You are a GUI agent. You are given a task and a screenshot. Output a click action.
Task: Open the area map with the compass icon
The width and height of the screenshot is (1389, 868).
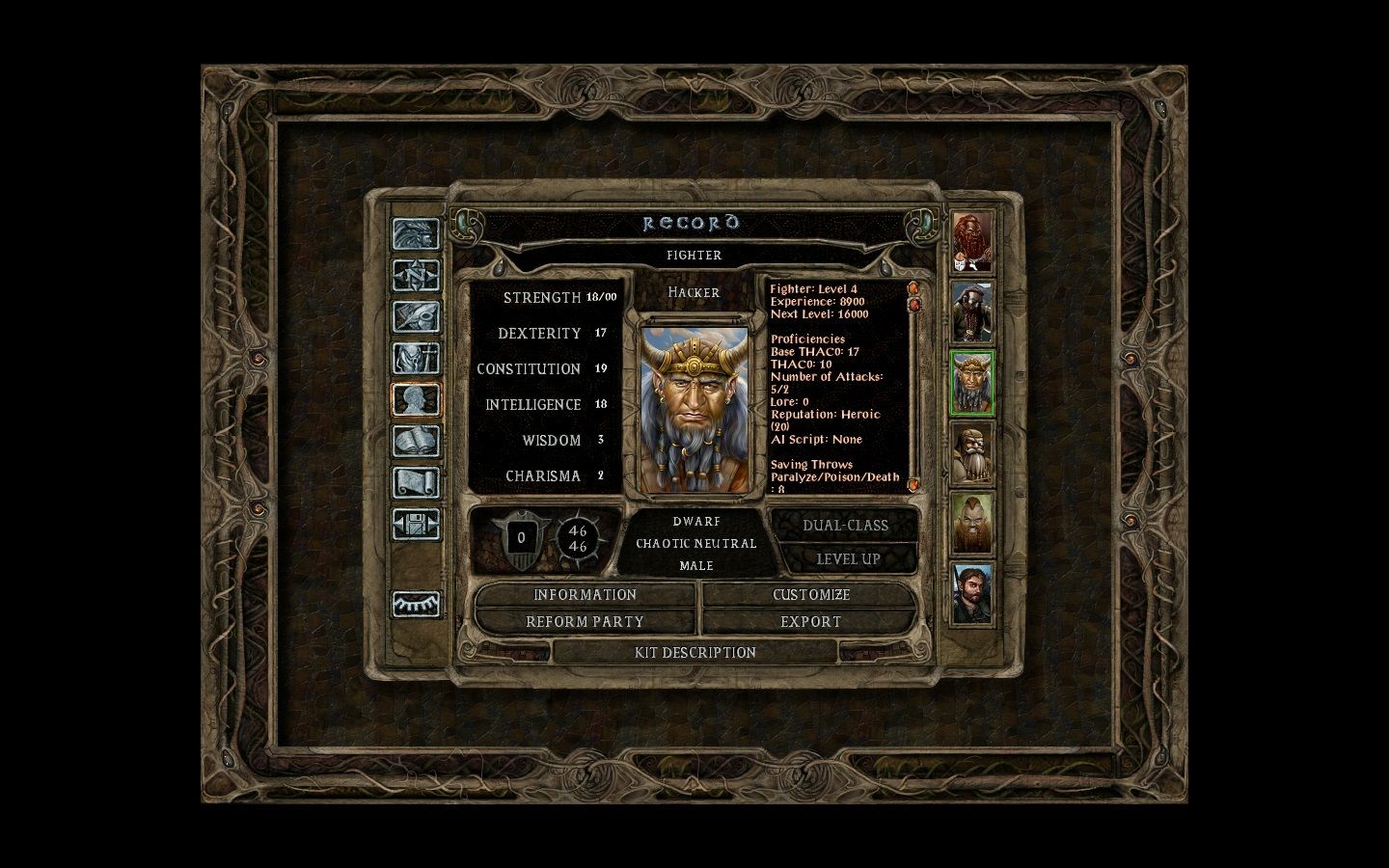tap(416, 276)
